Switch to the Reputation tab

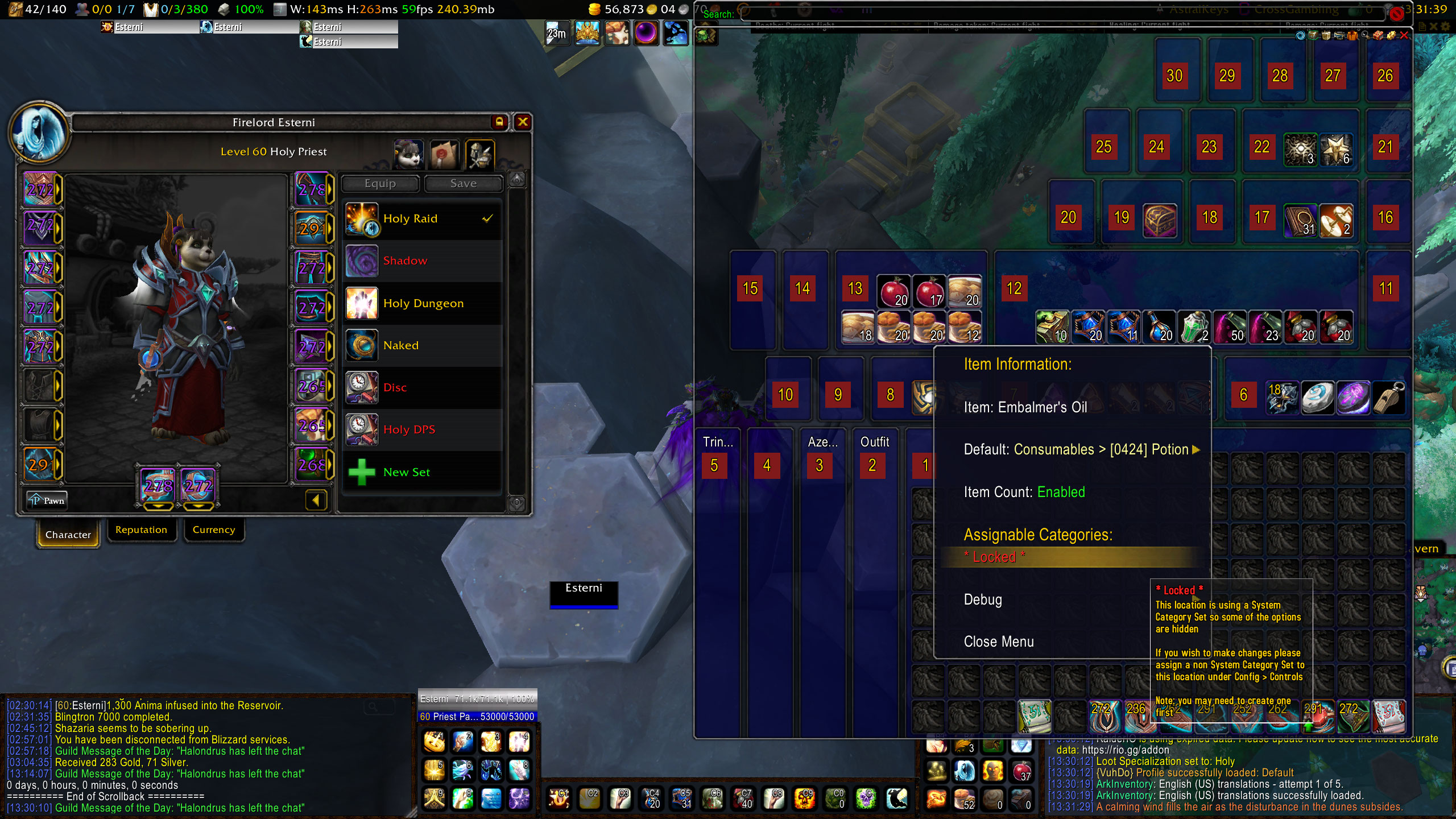pyautogui.click(x=141, y=530)
